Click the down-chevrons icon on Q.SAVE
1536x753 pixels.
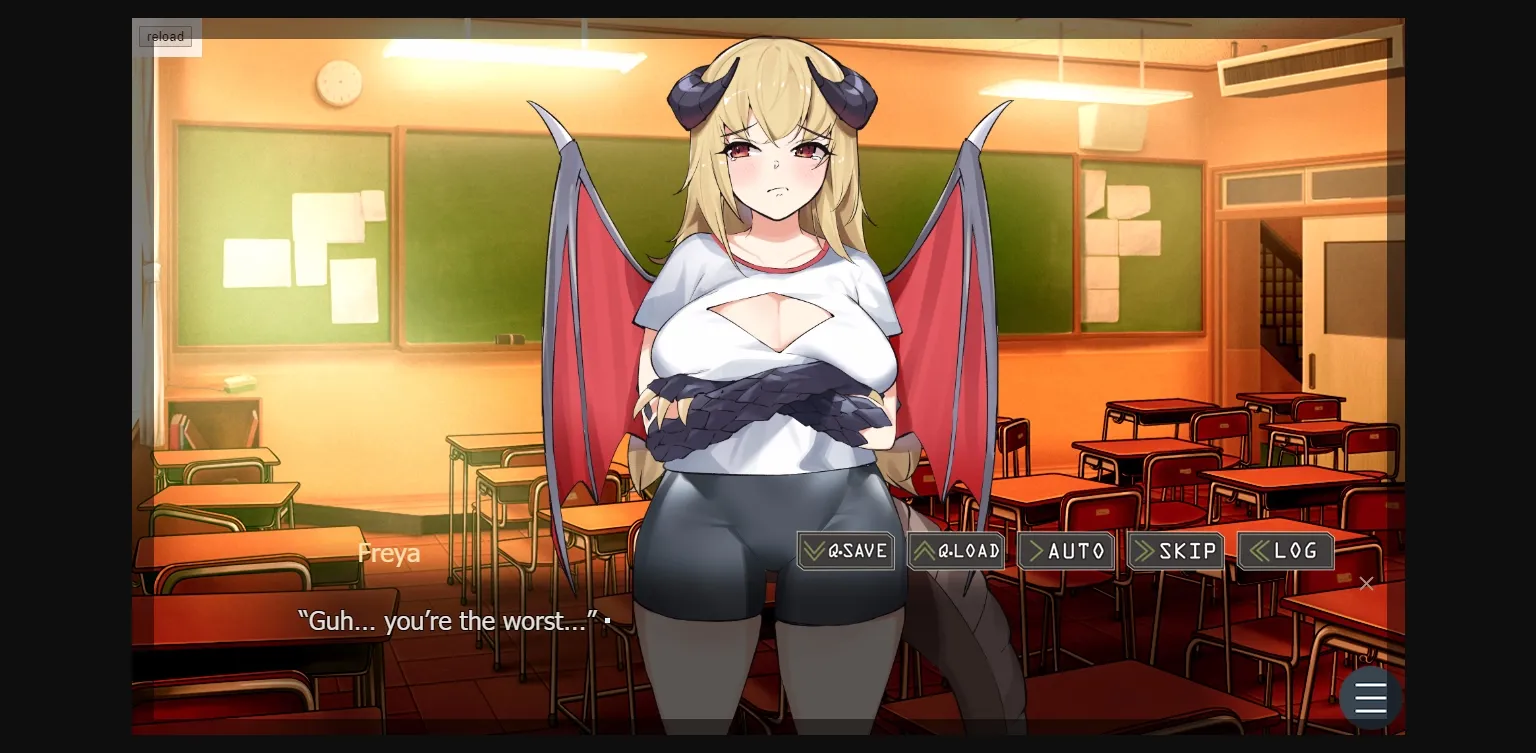point(812,550)
